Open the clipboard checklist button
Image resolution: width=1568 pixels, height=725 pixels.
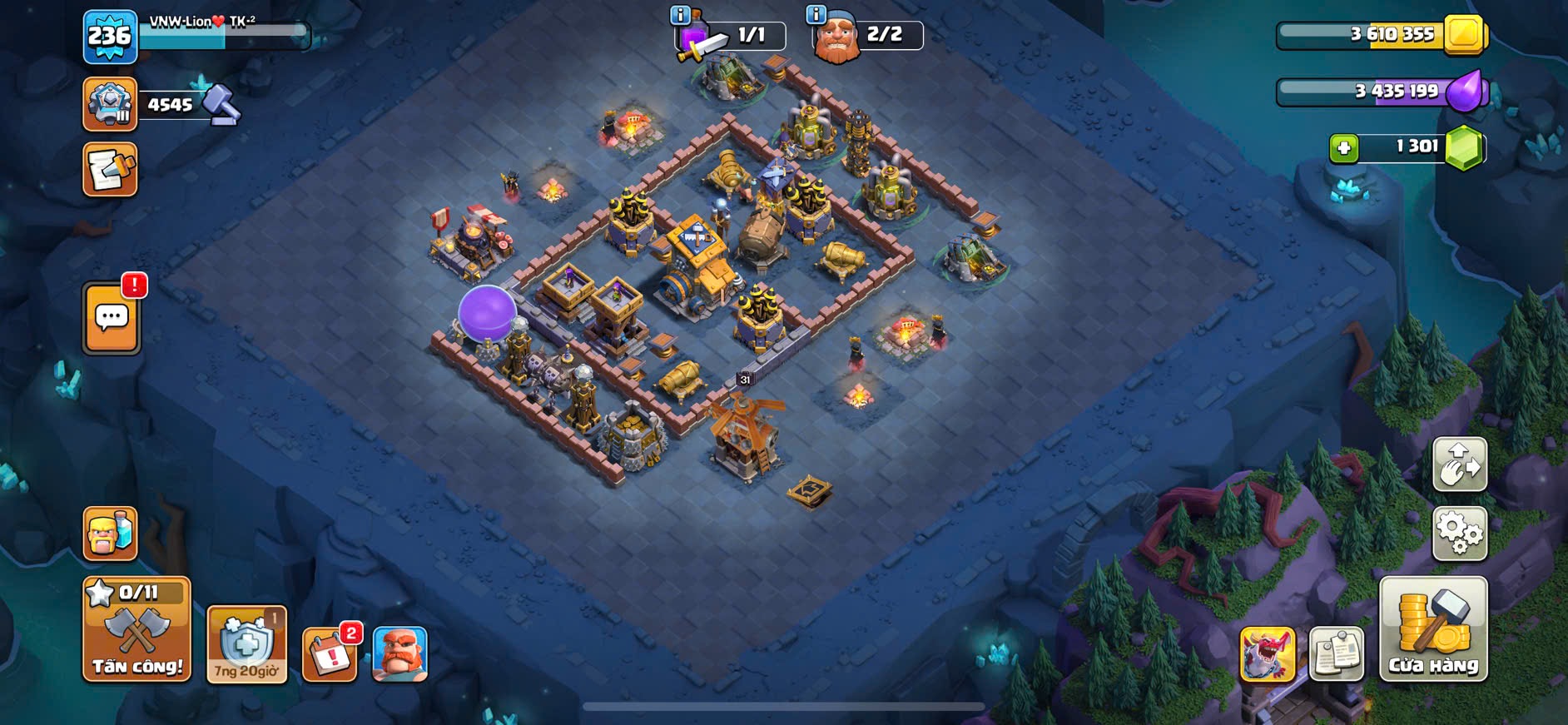(x=1336, y=654)
